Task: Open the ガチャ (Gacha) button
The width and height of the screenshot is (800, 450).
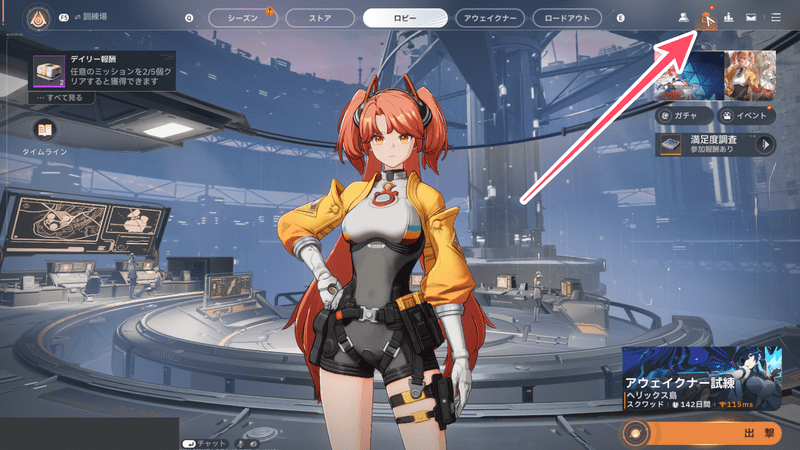Action: click(x=684, y=116)
